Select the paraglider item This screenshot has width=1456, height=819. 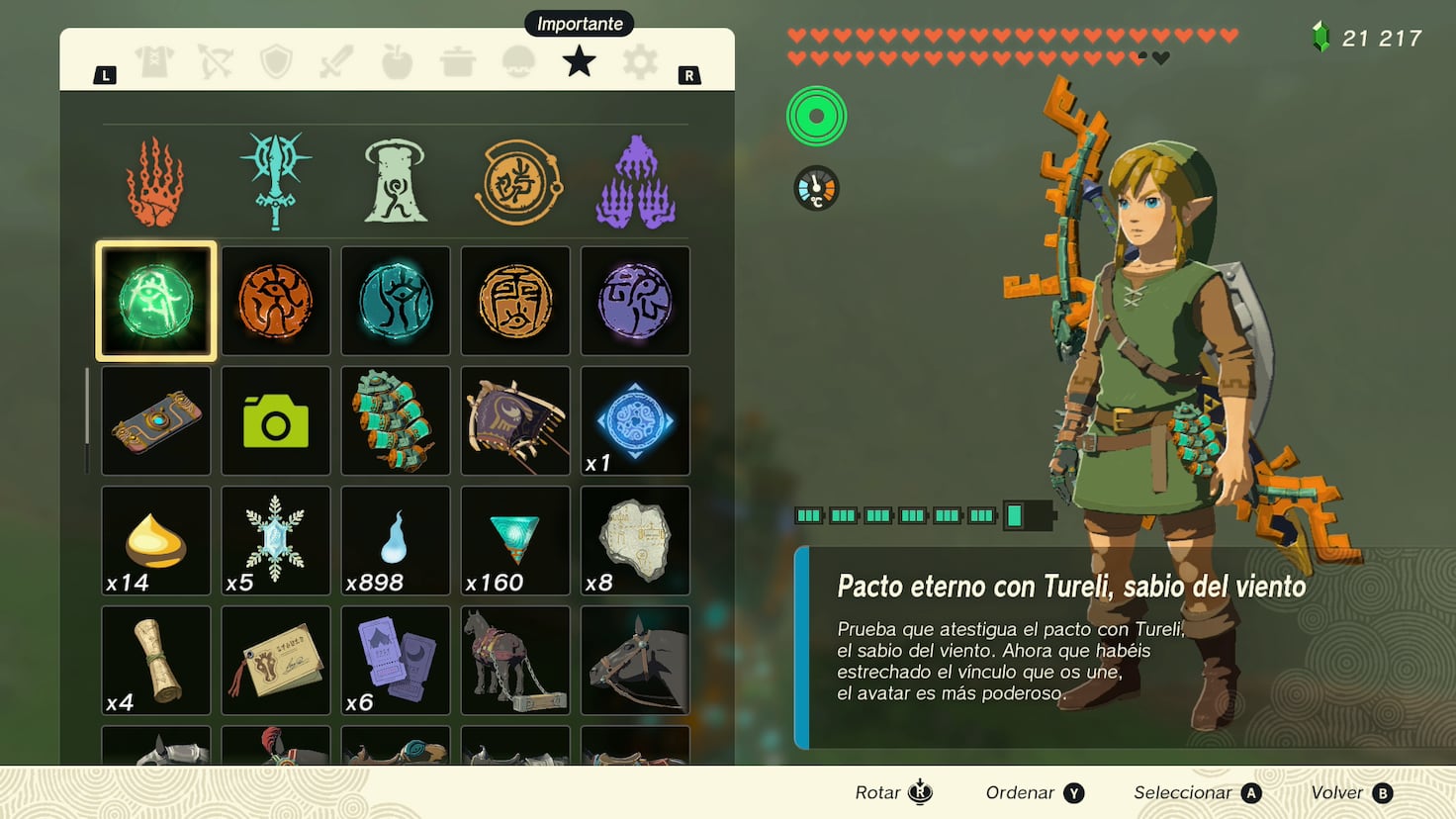coord(514,420)
